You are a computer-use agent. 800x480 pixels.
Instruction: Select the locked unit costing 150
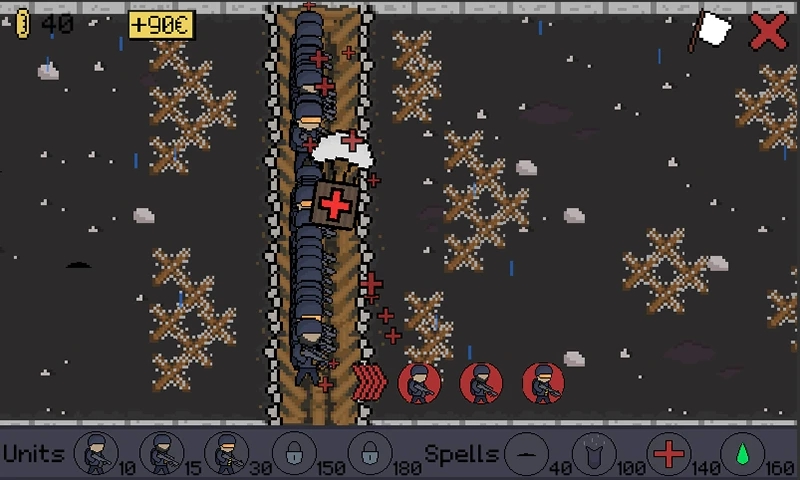(x=294, y=453)
